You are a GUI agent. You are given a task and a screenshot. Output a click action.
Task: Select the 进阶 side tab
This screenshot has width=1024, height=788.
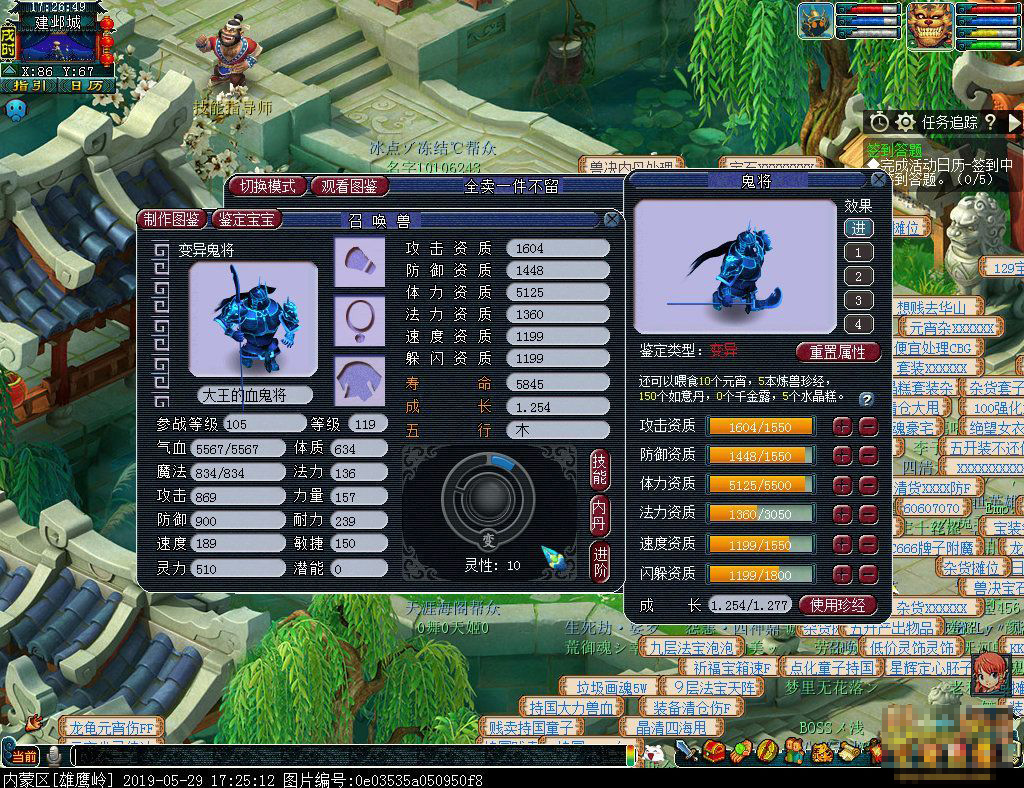tap(599, 559)
